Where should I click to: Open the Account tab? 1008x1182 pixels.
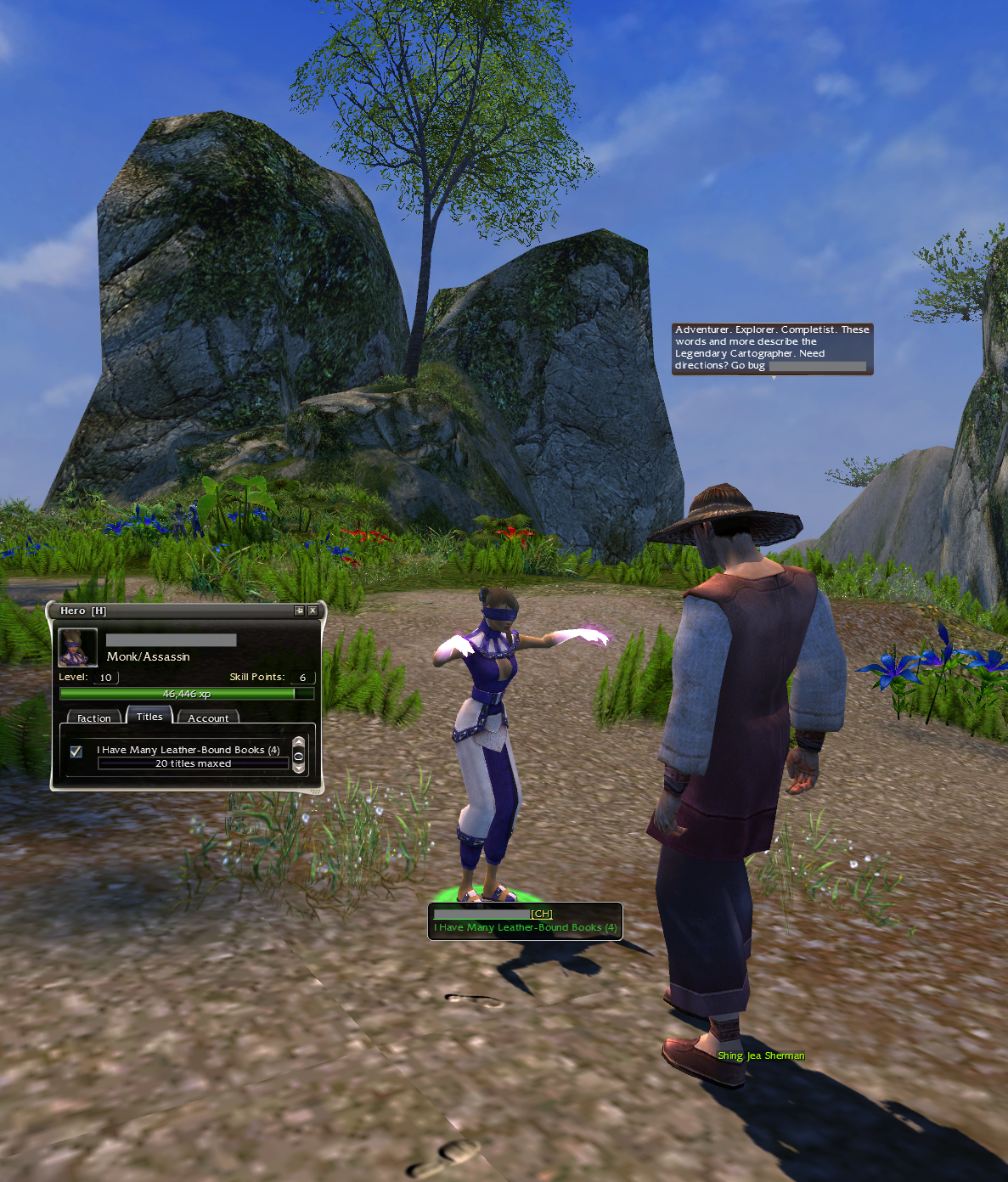208,718
